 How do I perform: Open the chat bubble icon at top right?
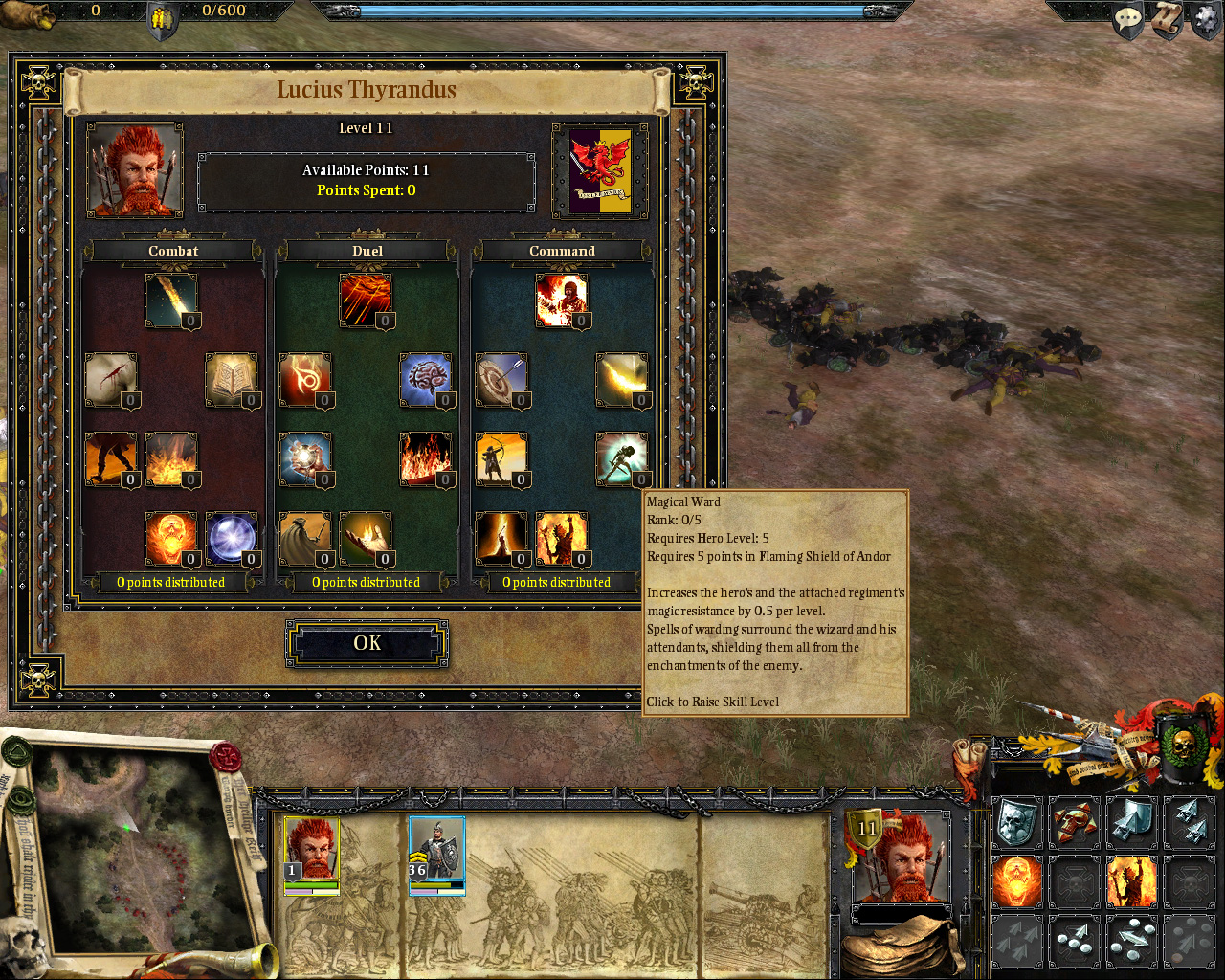pyautogui.click(x=1127, y=19)
